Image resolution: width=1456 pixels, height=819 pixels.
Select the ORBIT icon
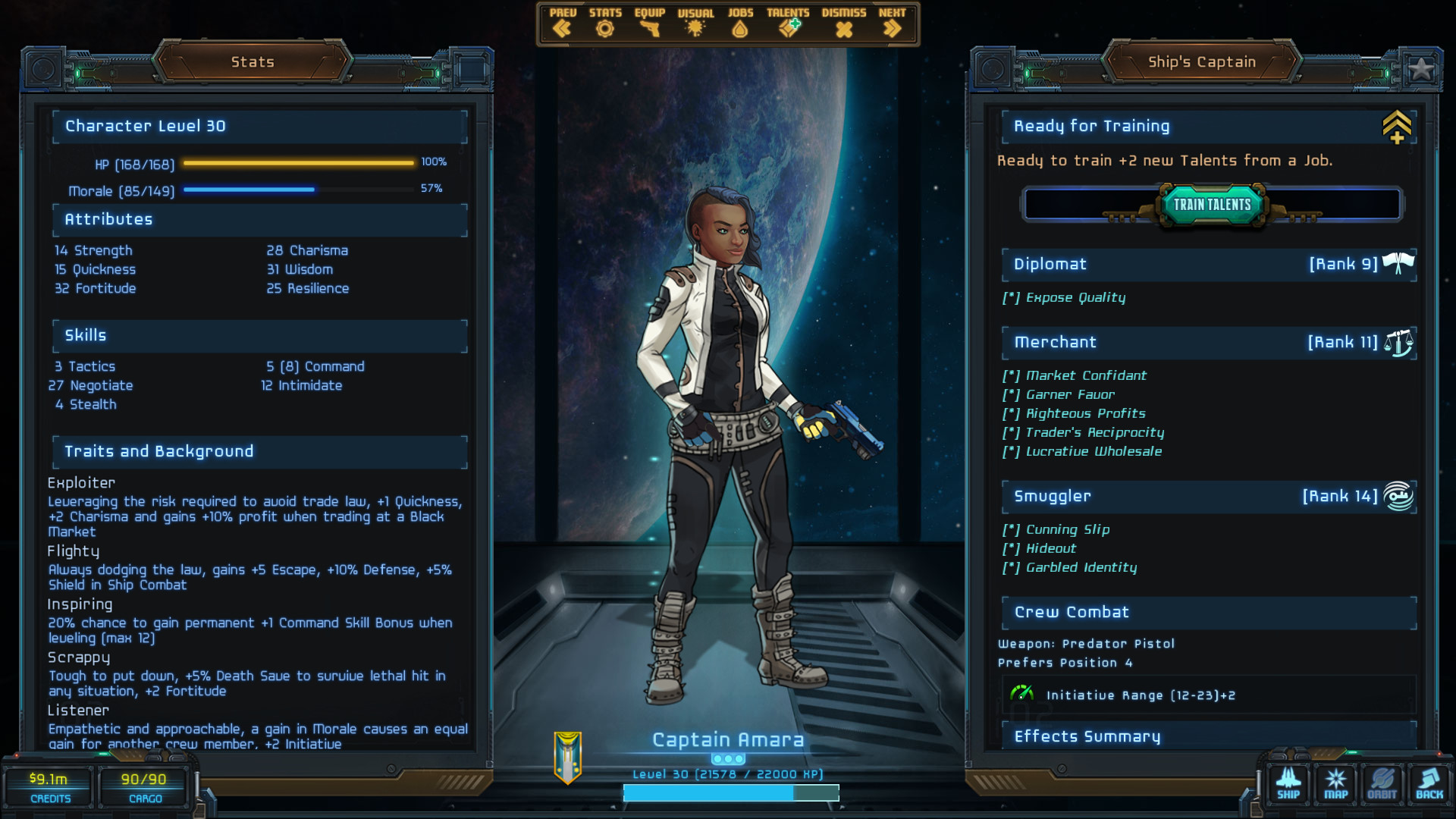coord(1382,784)
